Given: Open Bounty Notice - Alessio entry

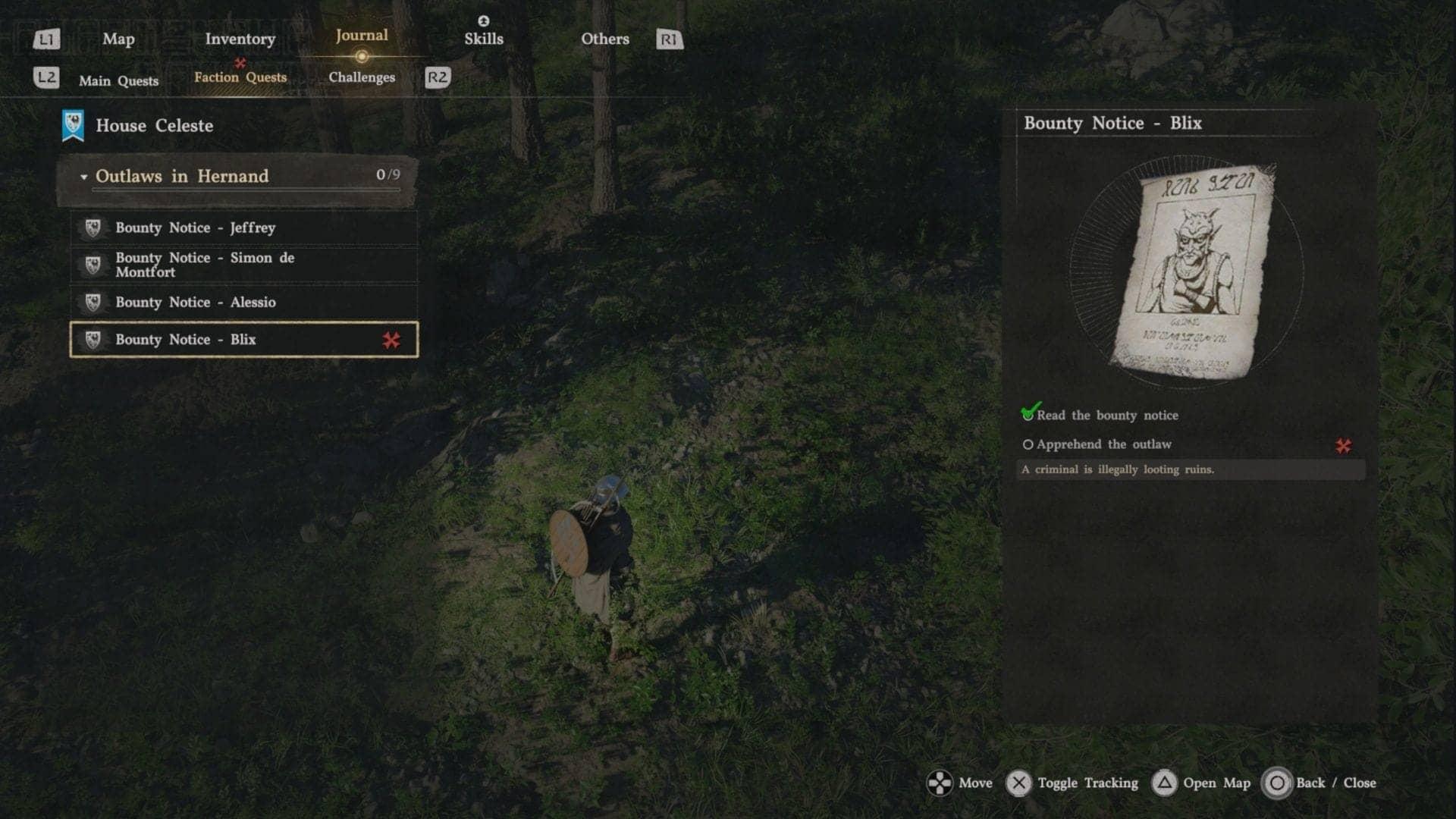Looking at the screenshot, I should 243,302.
